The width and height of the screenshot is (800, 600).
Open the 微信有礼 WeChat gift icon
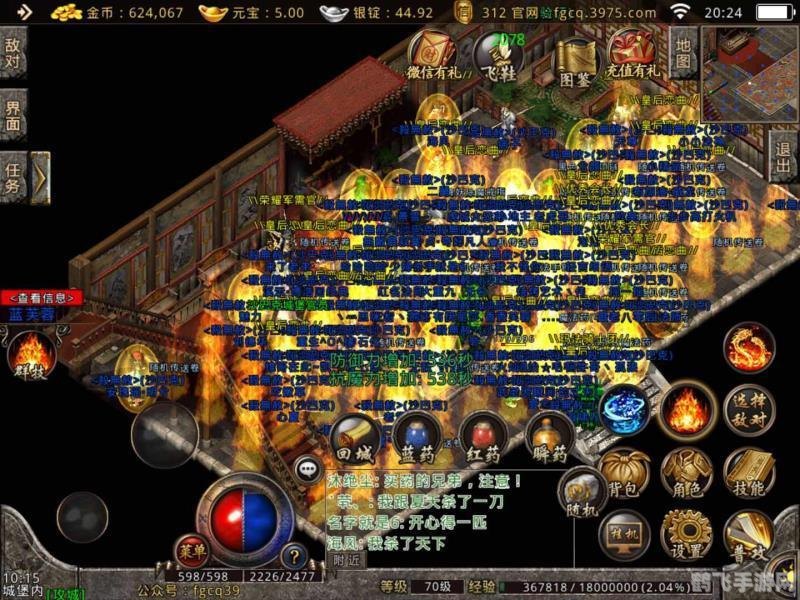435,53
